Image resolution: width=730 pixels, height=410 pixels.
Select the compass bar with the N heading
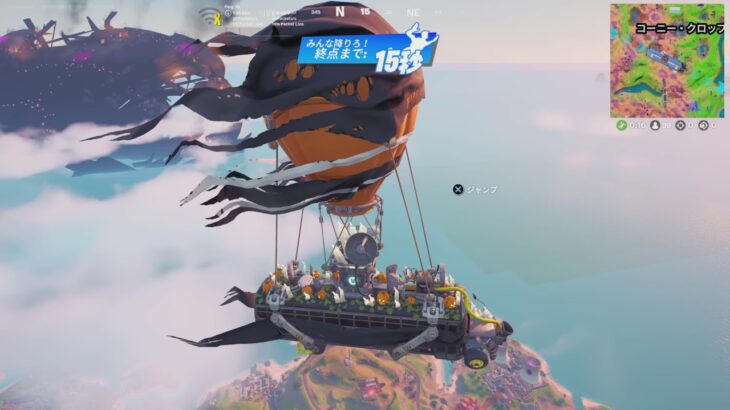[340, 12]
